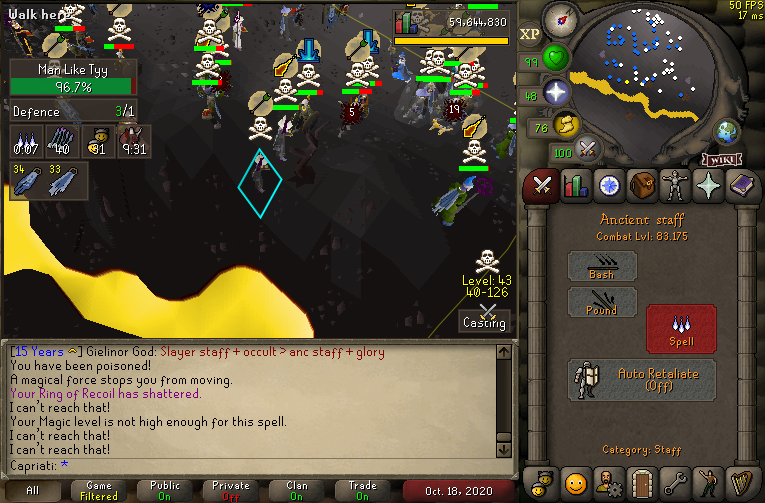Open the Prayer tab

[707, 186]
